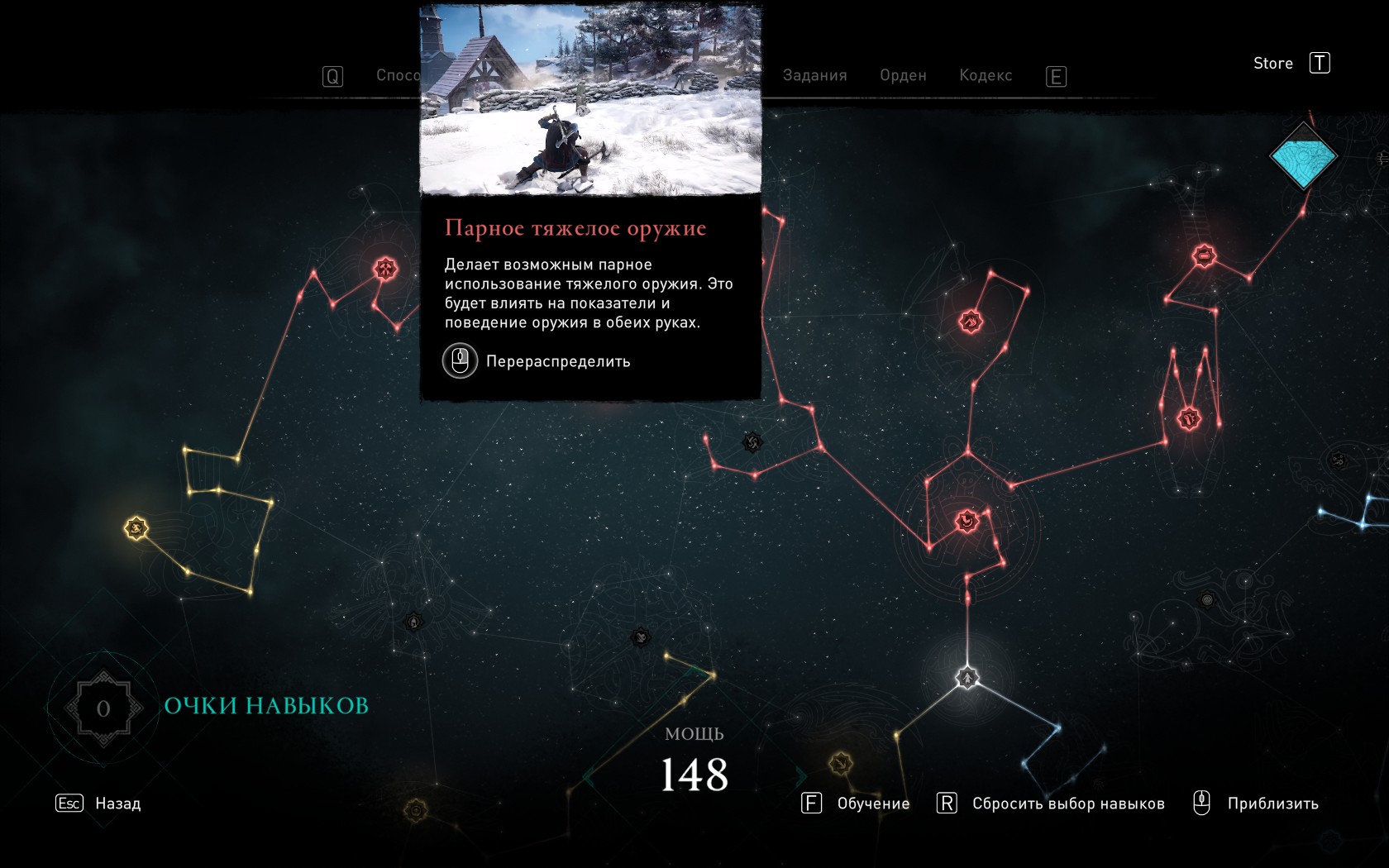Open the Орден tab
This screenshot has width=1389, height=868.
903,75
